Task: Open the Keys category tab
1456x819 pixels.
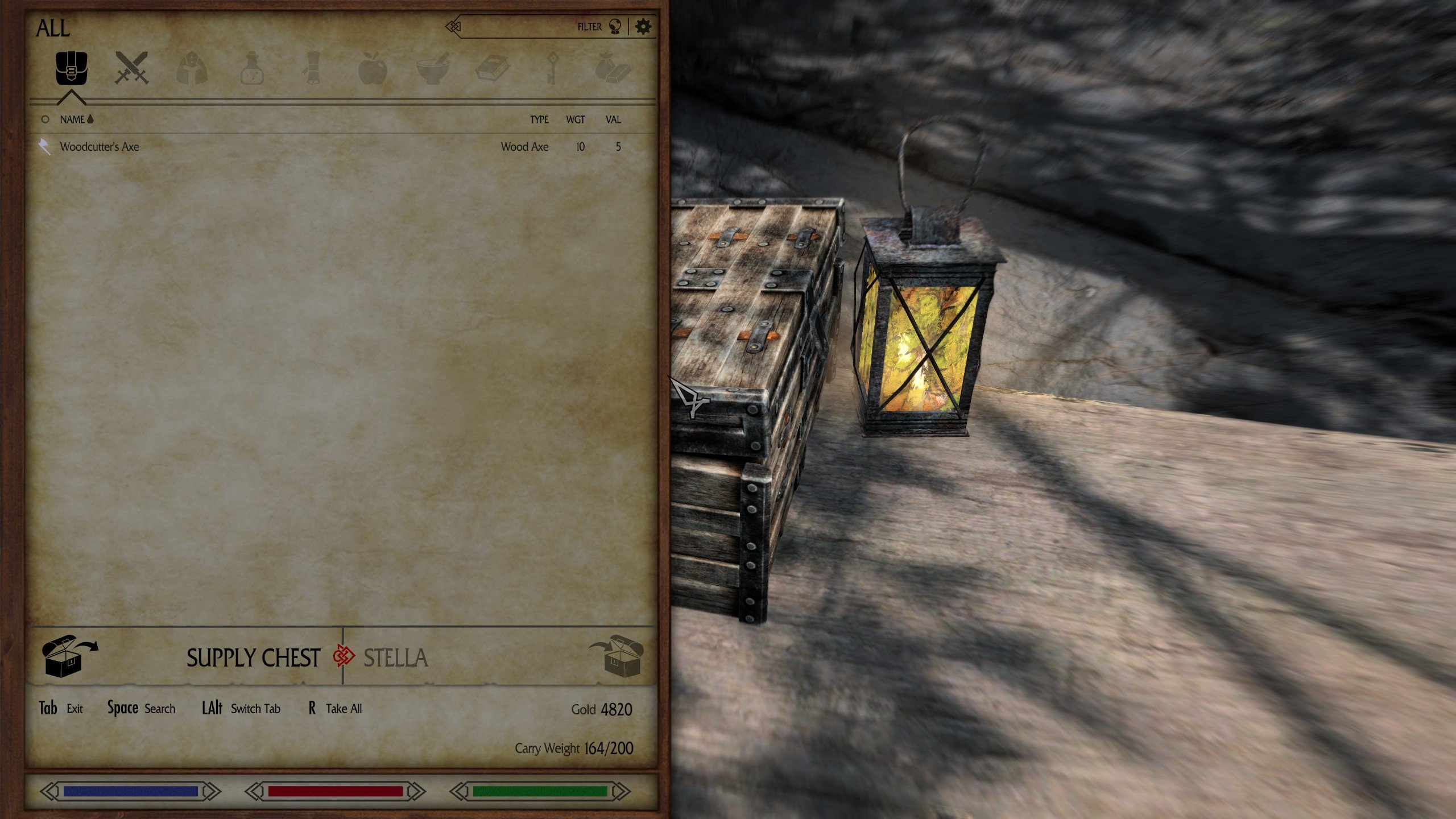Action: click(552, 68)
